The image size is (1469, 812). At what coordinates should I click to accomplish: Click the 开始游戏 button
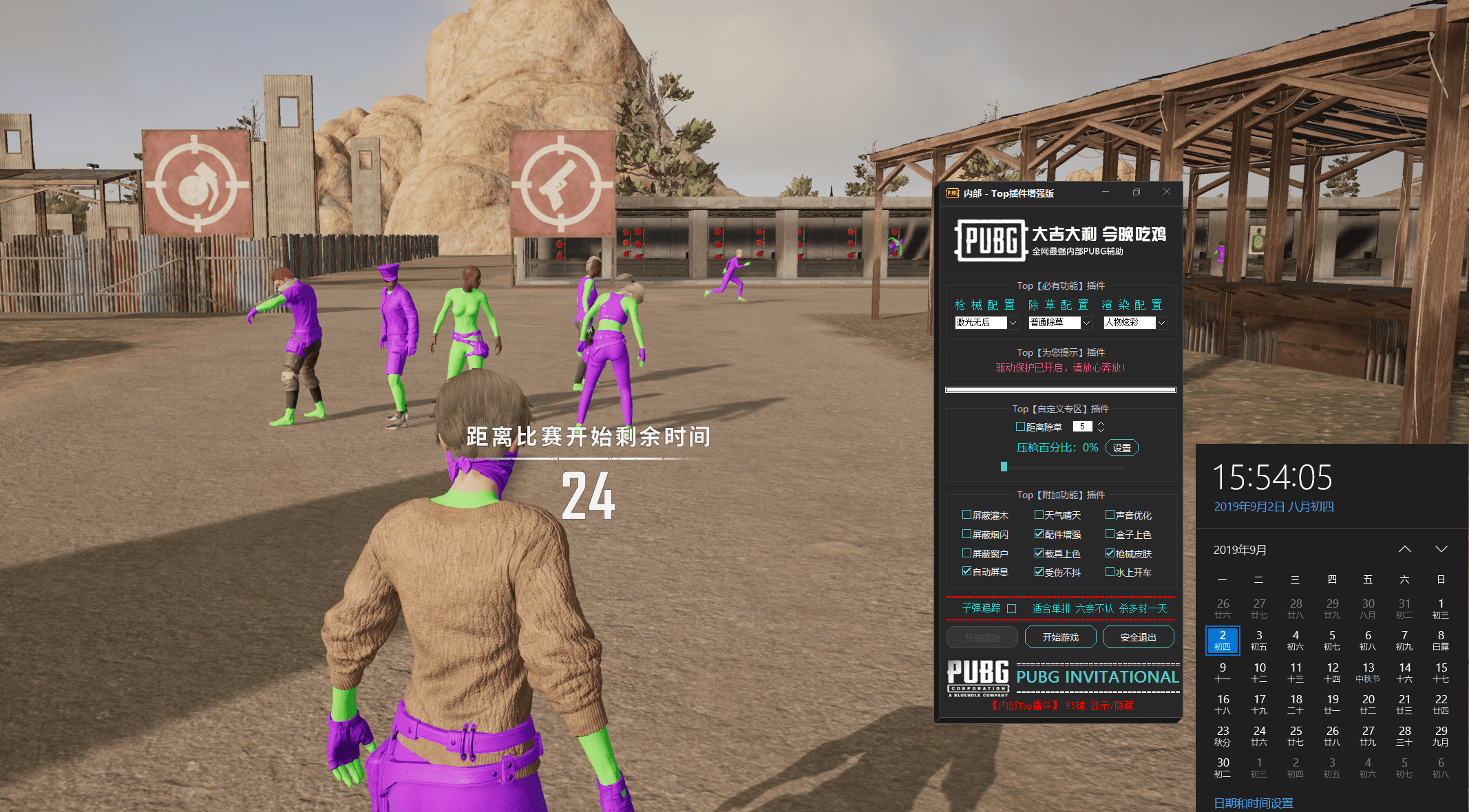point(1060,637)
